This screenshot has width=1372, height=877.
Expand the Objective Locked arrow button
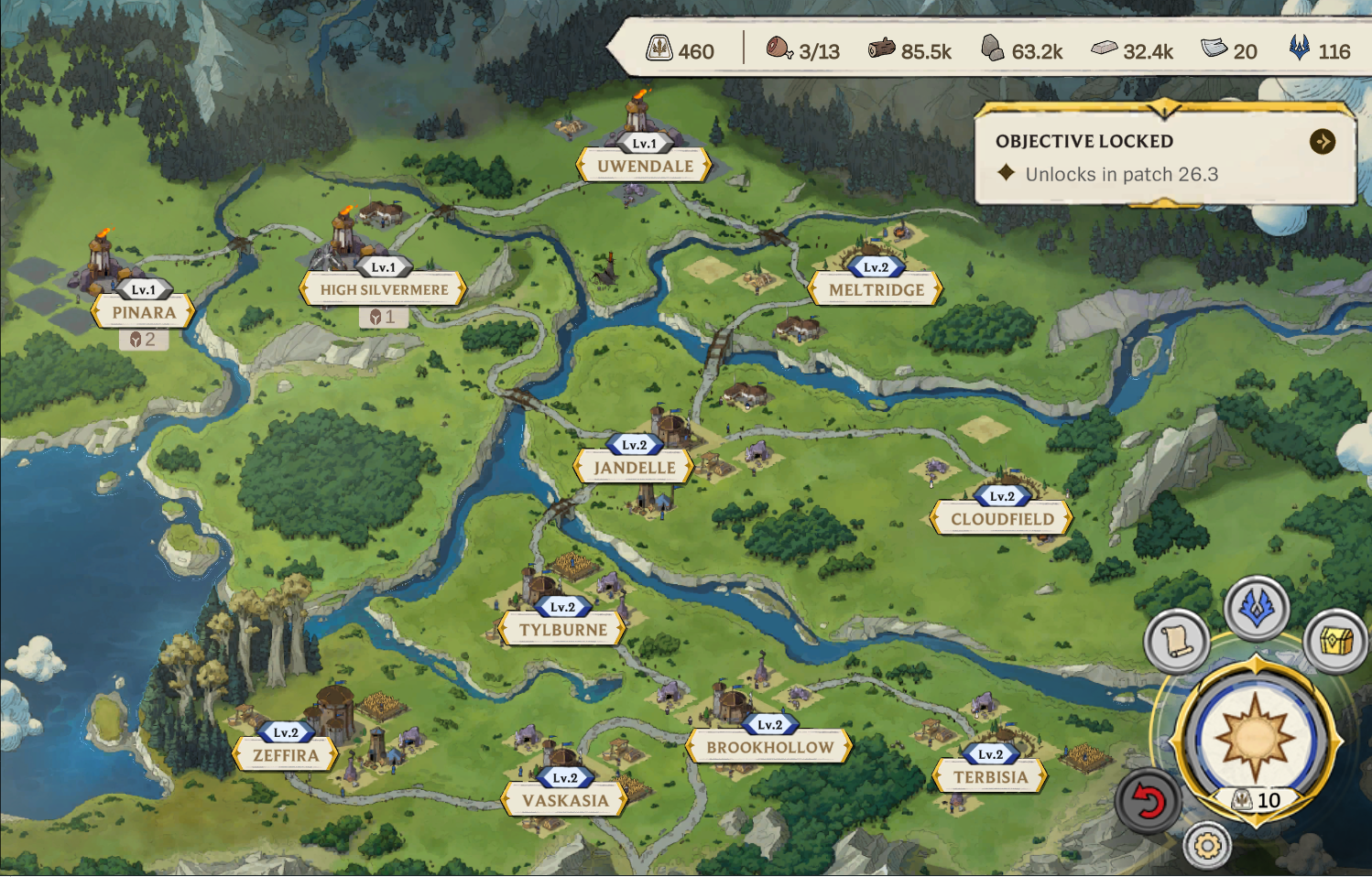point(1322,142)
